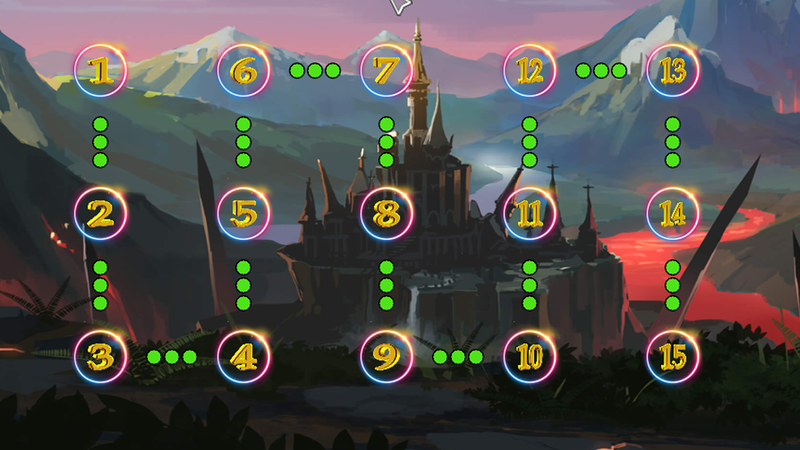
Task: Click the level 12 circle
Action: (x=529, y=71)
